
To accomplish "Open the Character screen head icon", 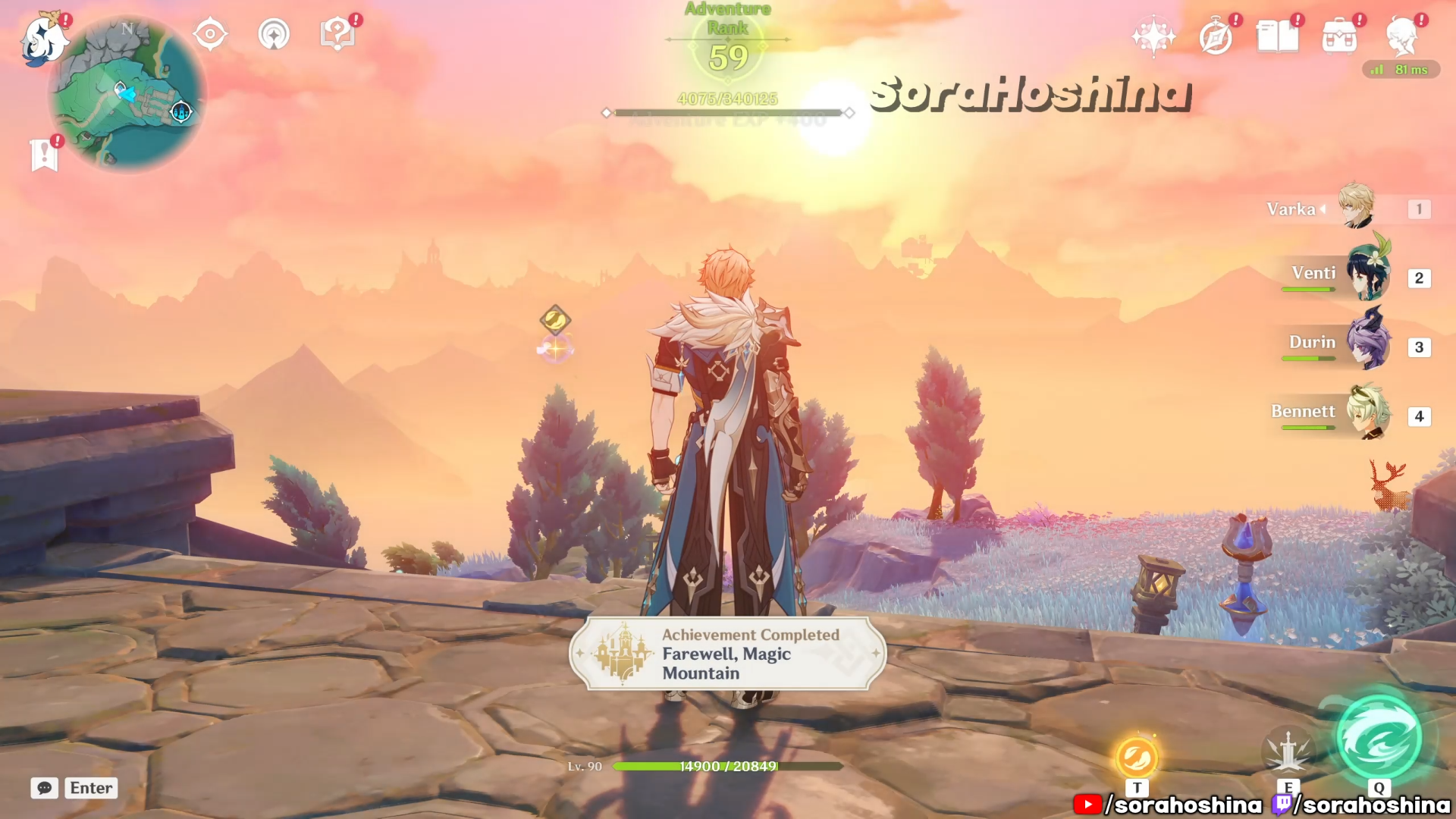I will click(x=1401, y=36).
